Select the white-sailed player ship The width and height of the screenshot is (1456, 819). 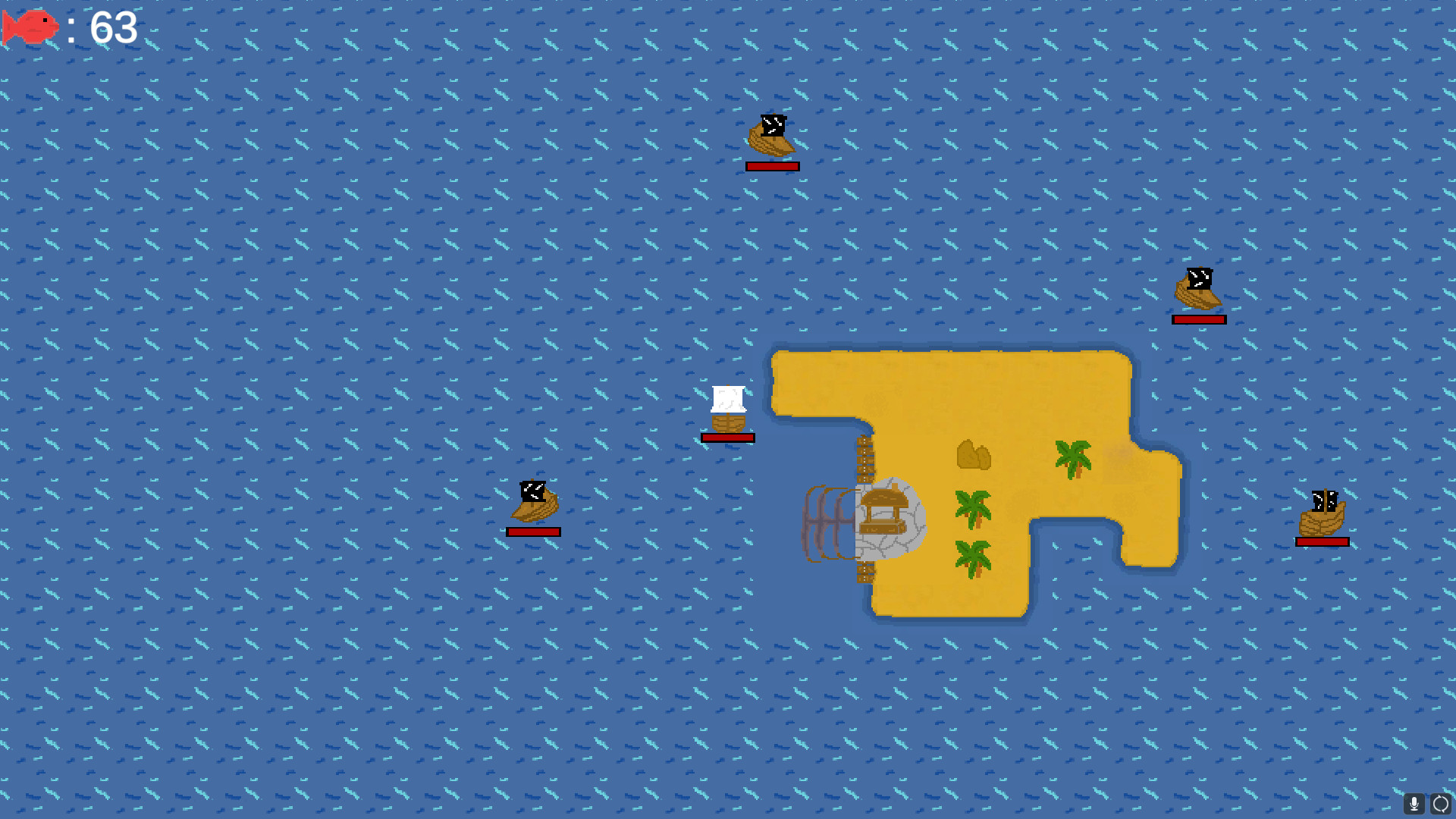pos(727,409)
